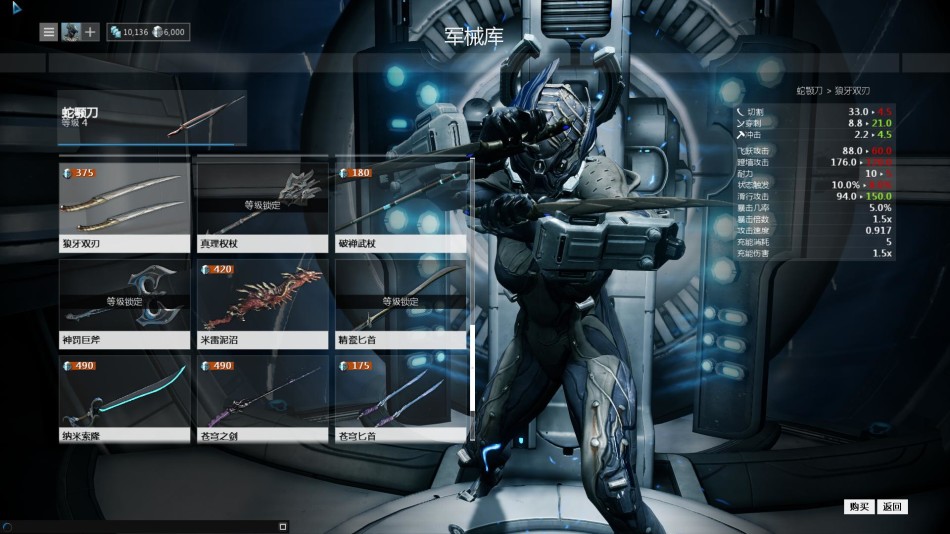This screenshot has height=534, width=950.
Task: Choose the locked 真理权杖 weapon tile
Action: 262,203
